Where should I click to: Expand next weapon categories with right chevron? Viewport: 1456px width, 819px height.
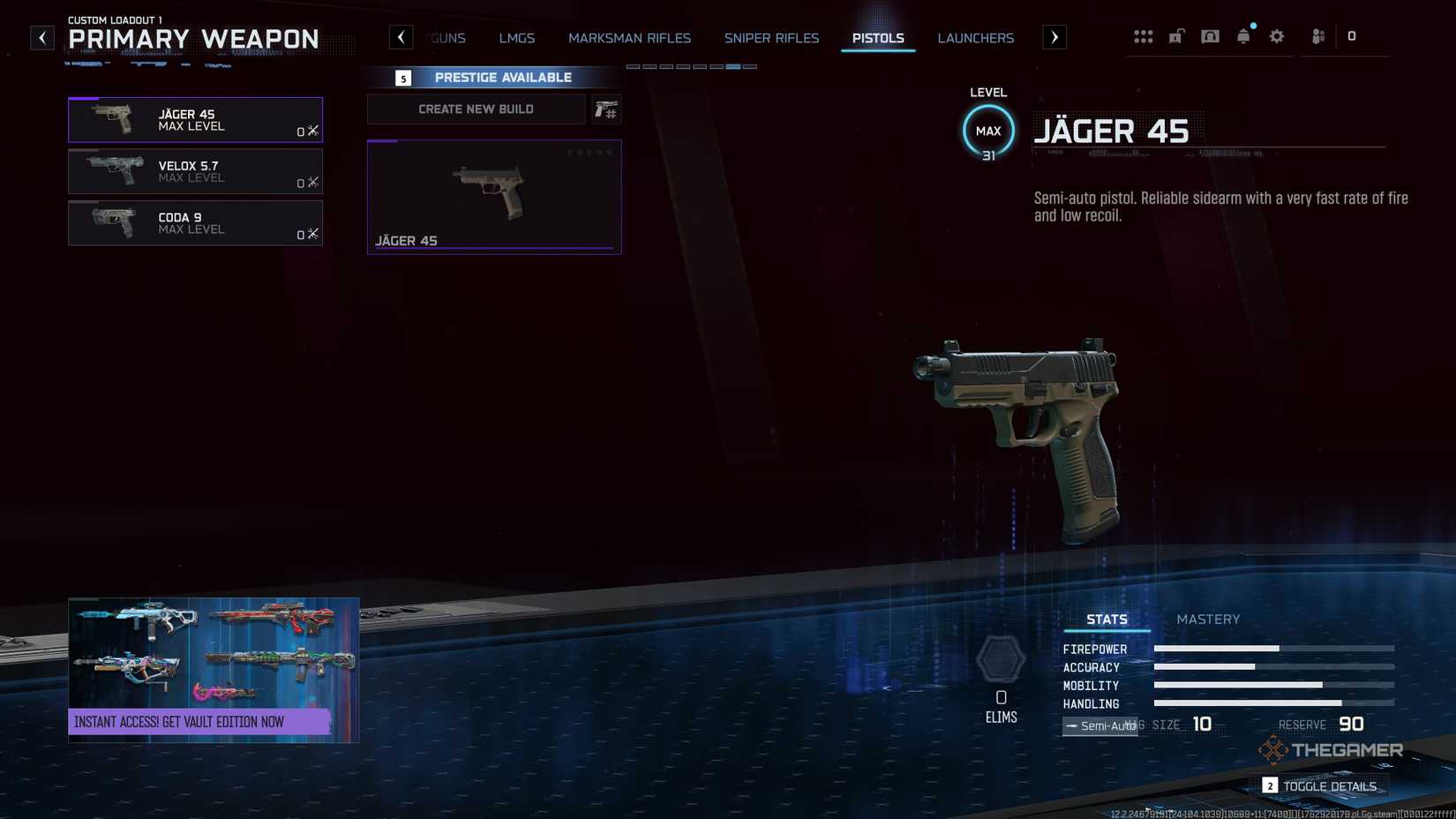click(1054, 37)
